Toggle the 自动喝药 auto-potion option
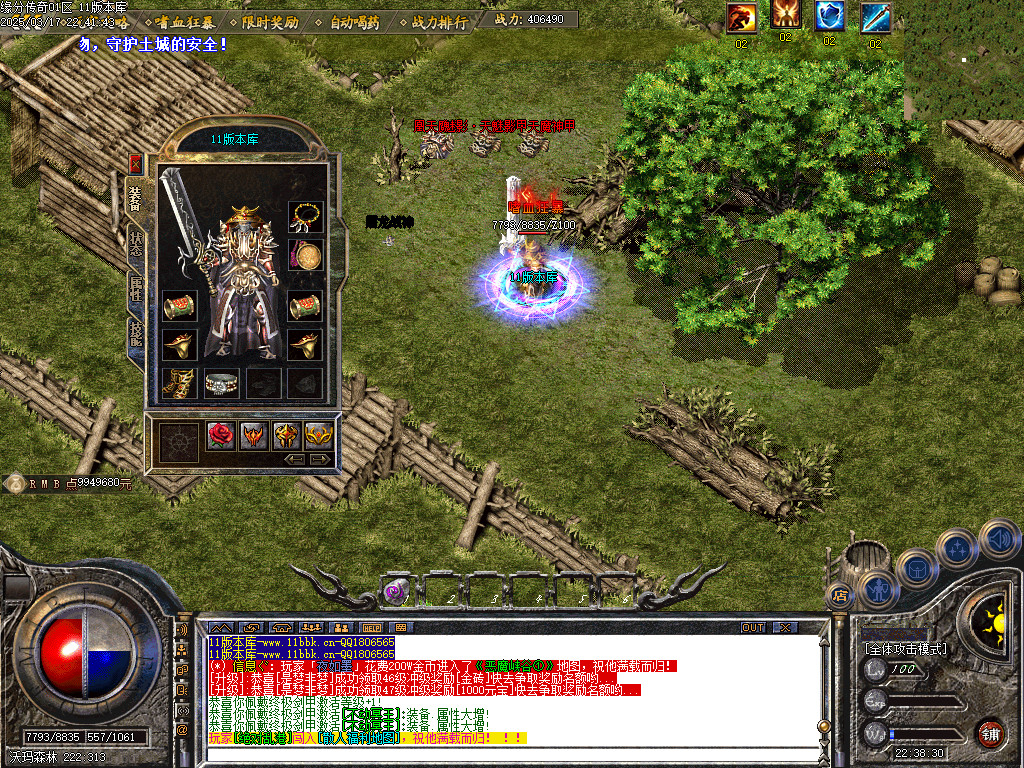The width and height of the screenshot is (1024, 768). 354,20
